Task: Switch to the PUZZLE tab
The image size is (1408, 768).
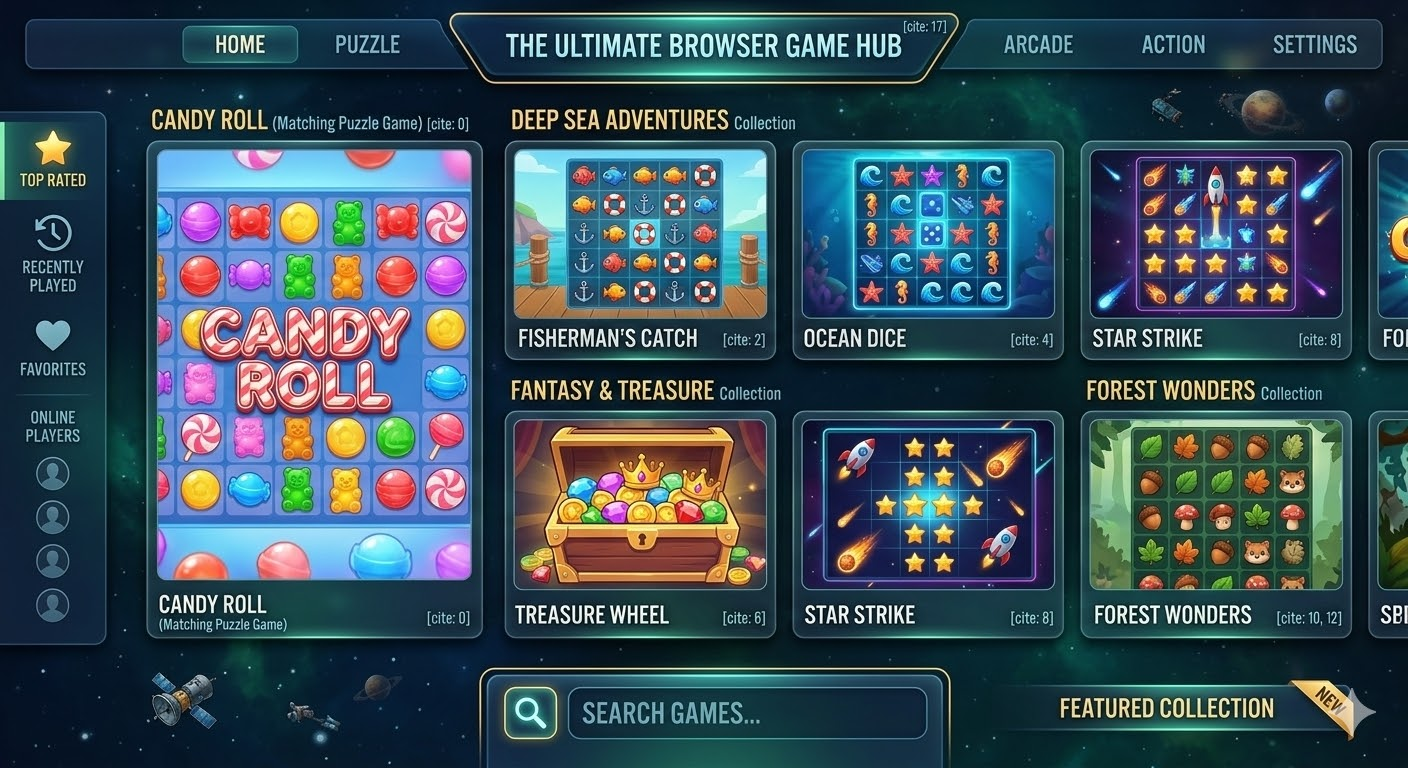Action: click(366, 44)
